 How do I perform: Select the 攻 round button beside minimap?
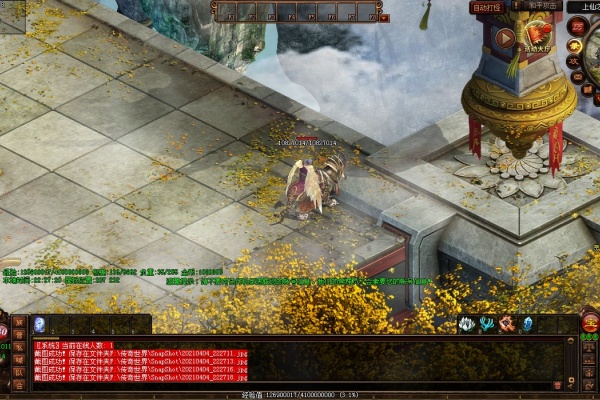click(575, 60)
